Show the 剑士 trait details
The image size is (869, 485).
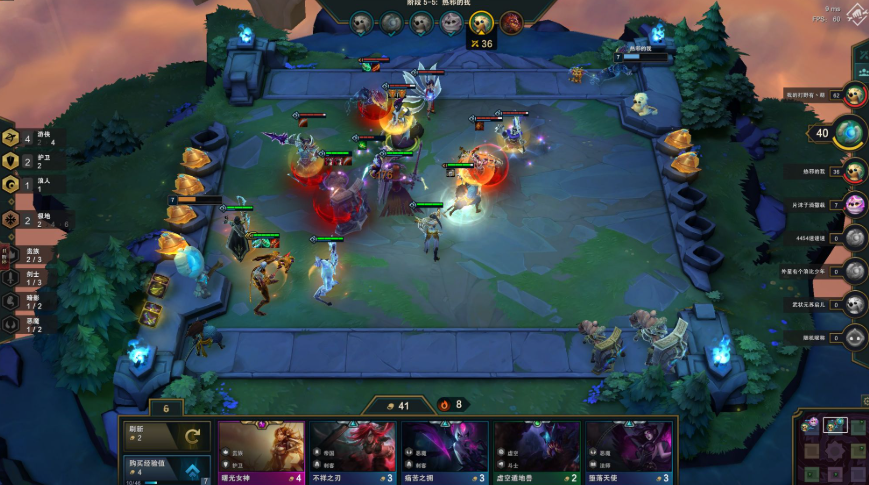pos(28,278)
